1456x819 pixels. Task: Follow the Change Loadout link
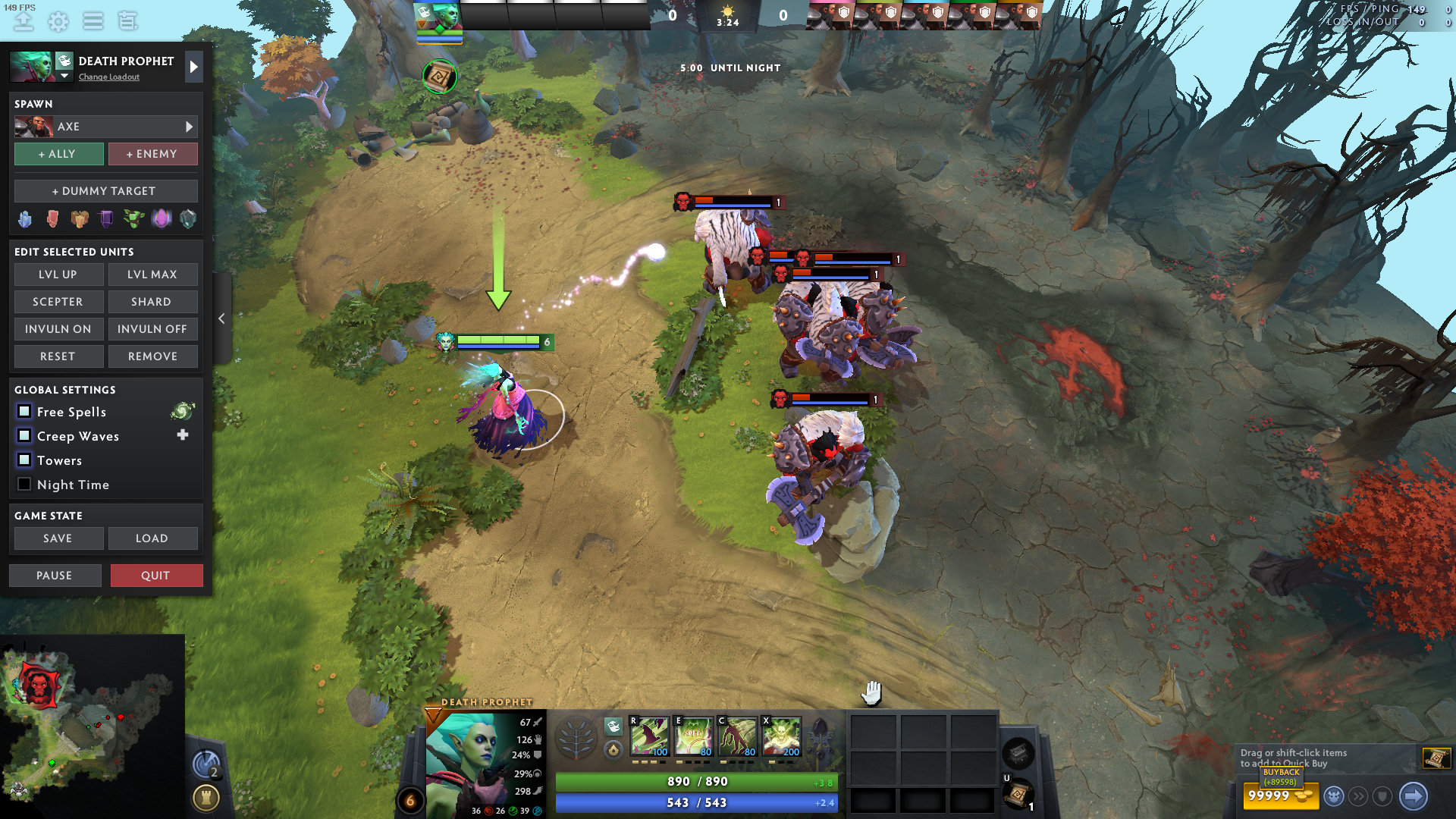[x=109, y=77]
